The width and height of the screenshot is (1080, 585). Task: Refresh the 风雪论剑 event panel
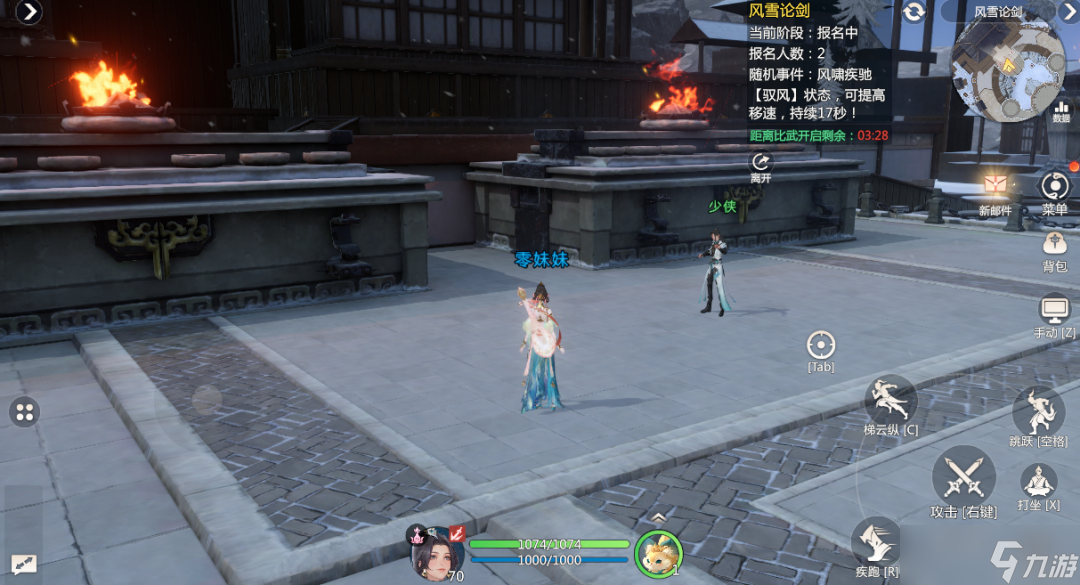(x=913, y=12)
